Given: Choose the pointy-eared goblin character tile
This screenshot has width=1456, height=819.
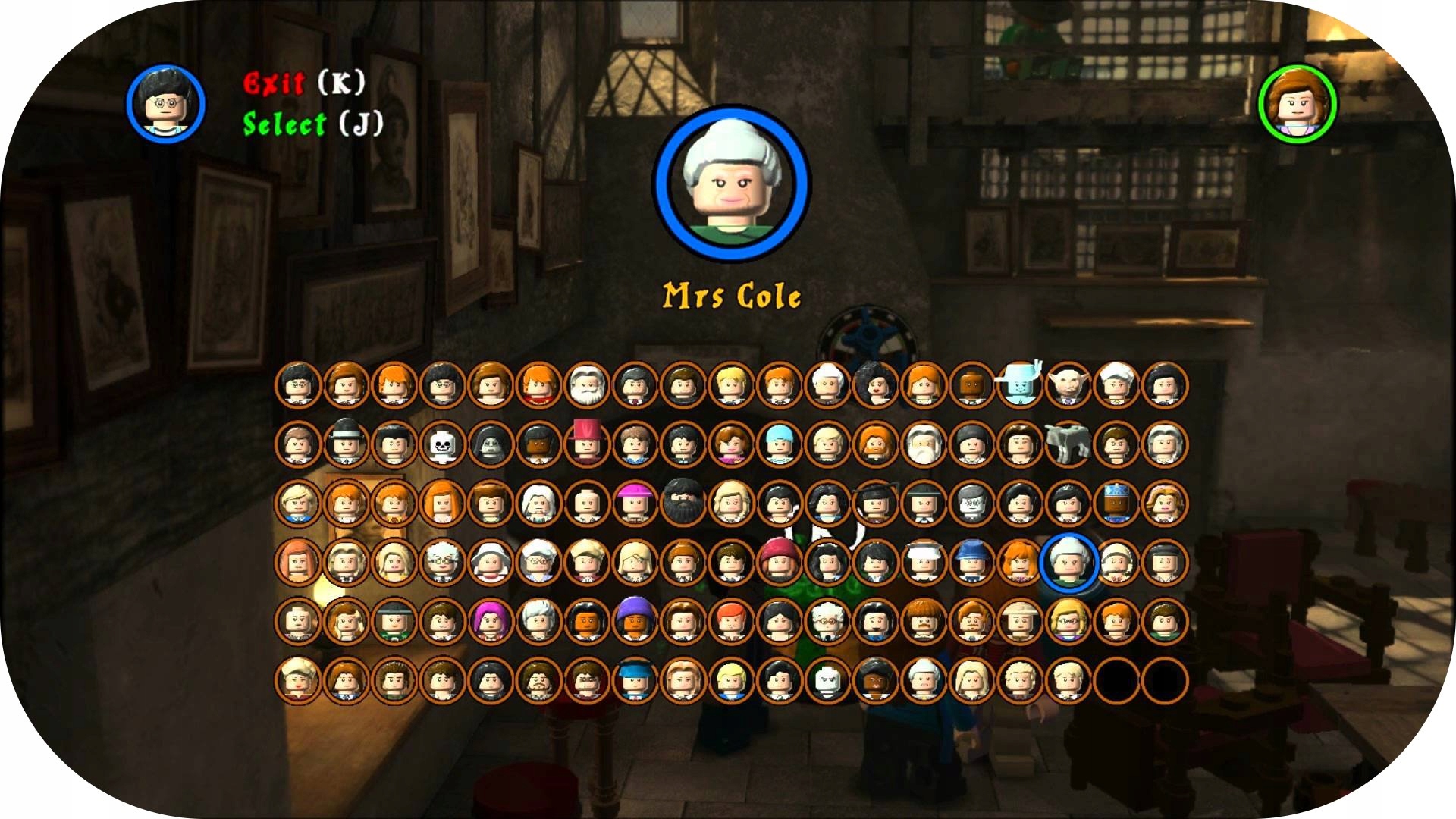Looking at the screenshot, I should pos(1068,385).
